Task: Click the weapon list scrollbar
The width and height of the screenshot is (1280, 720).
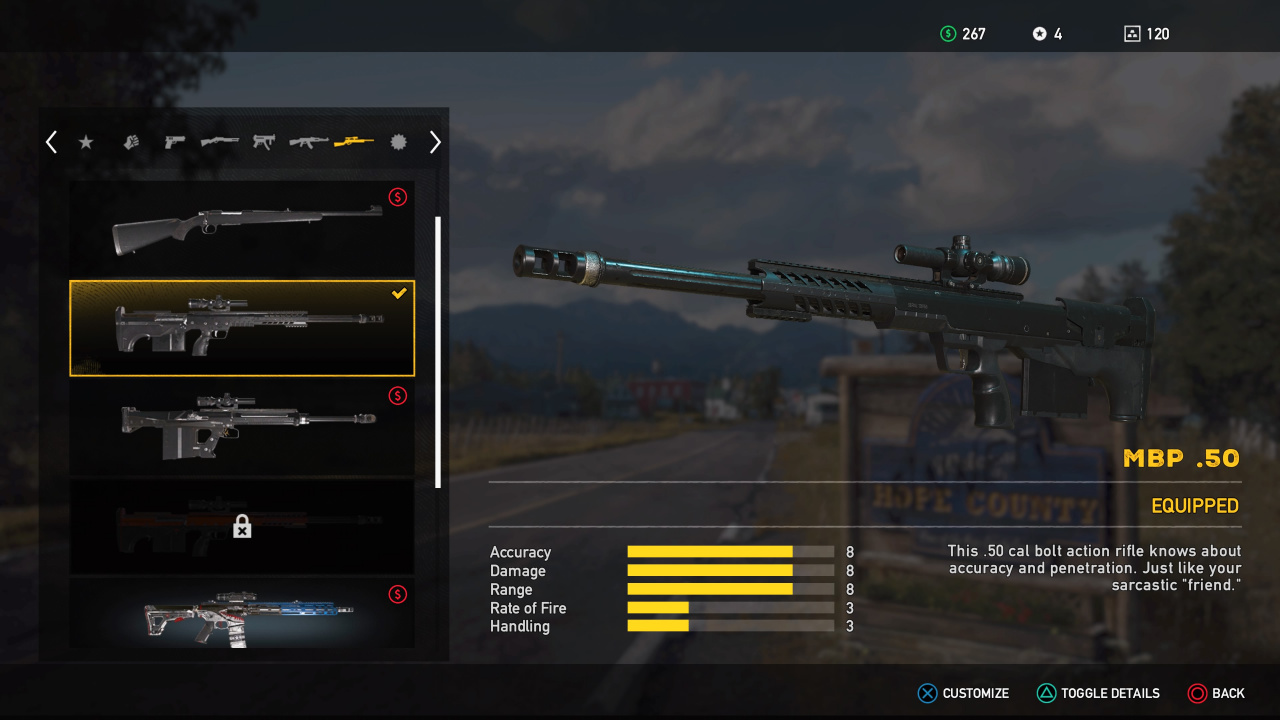Action: coord(438,351)
